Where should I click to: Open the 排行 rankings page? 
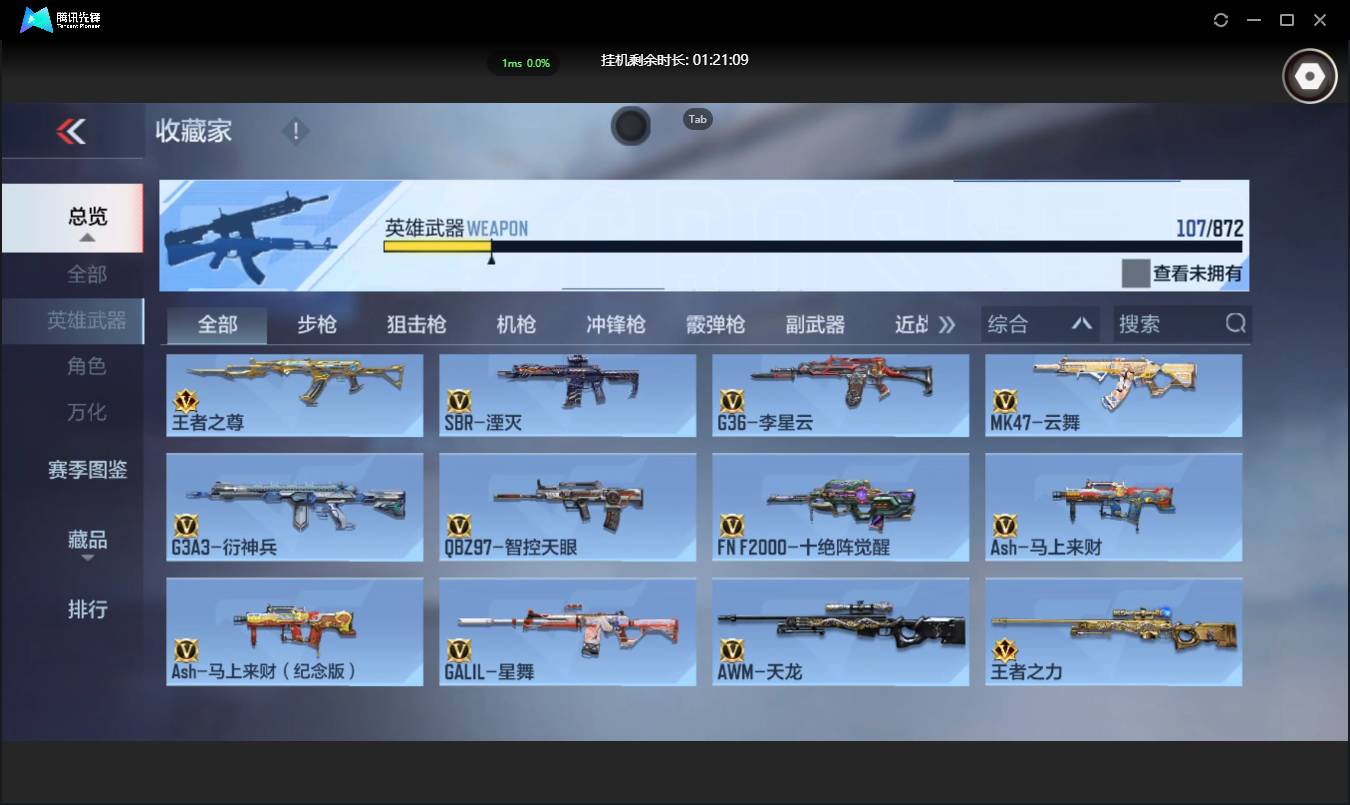coord(87,609)
